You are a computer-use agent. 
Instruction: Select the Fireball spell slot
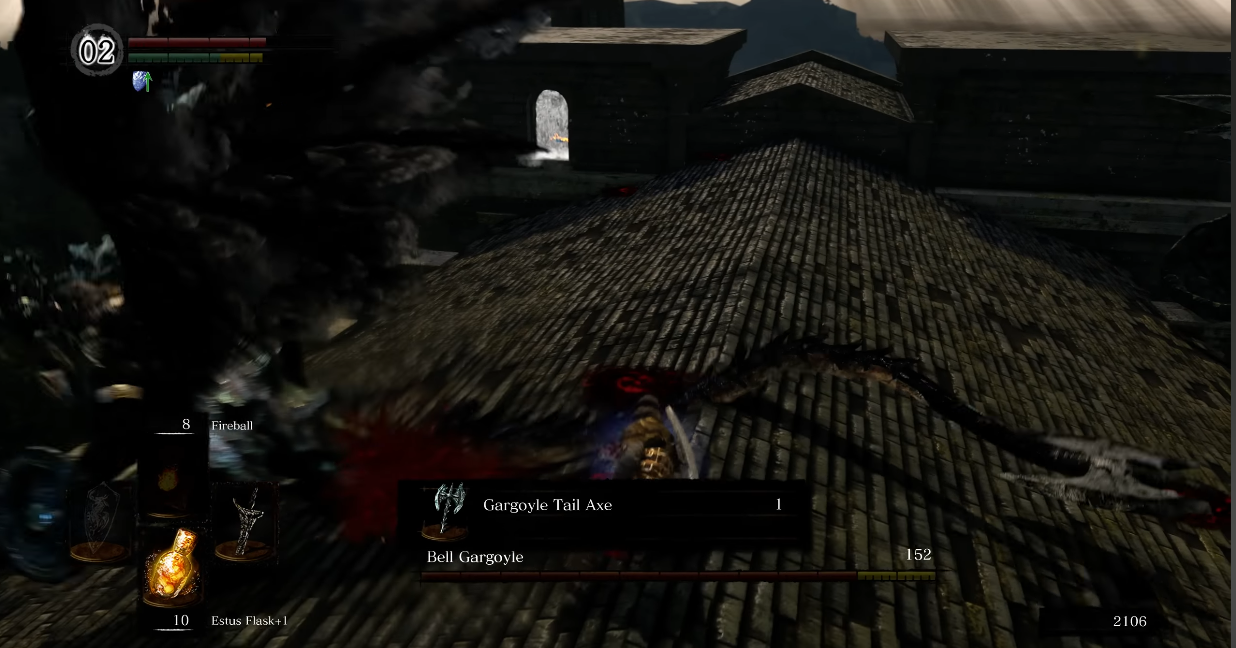point(171,476)
